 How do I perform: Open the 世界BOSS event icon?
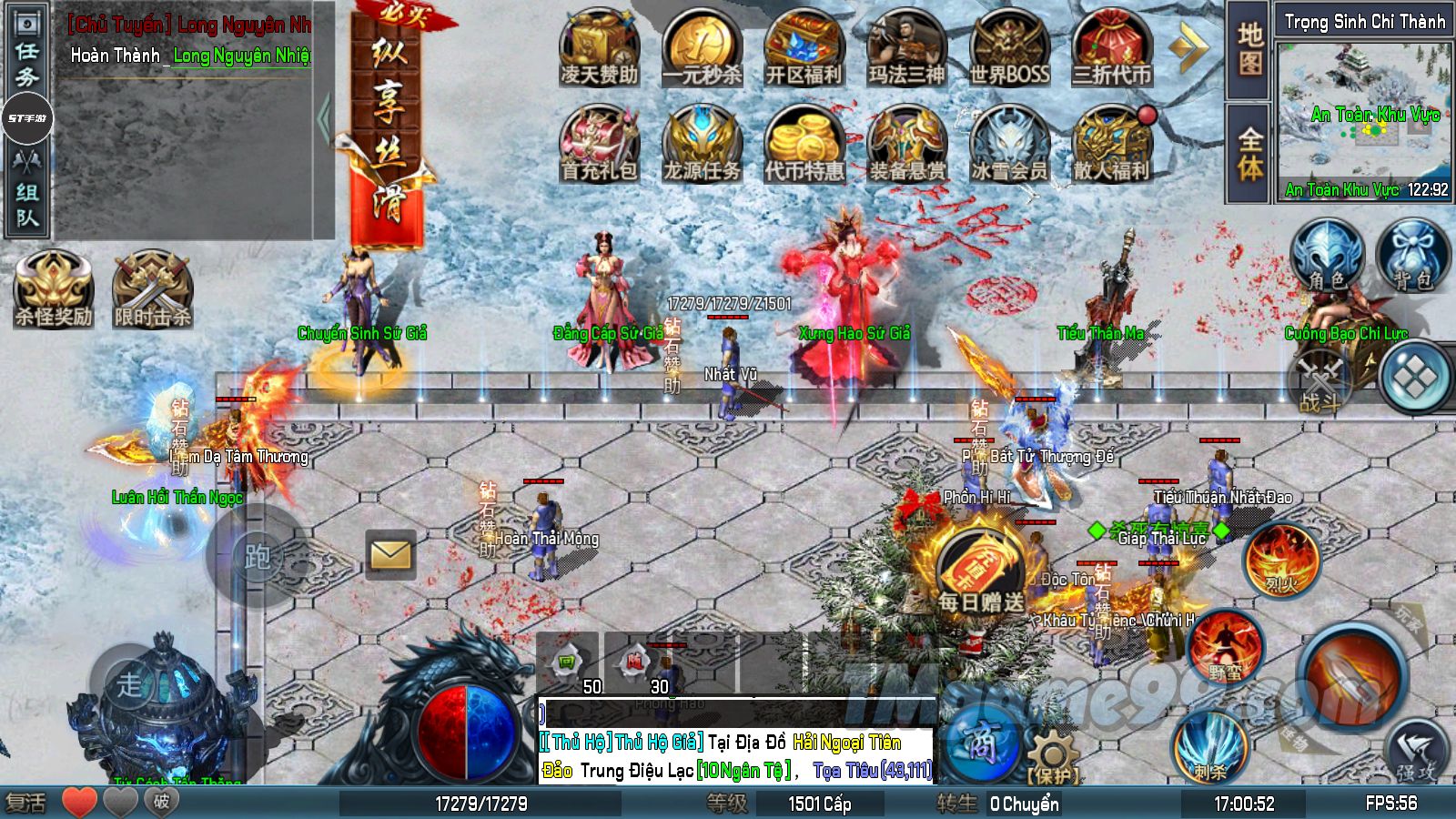[1008, 49]
